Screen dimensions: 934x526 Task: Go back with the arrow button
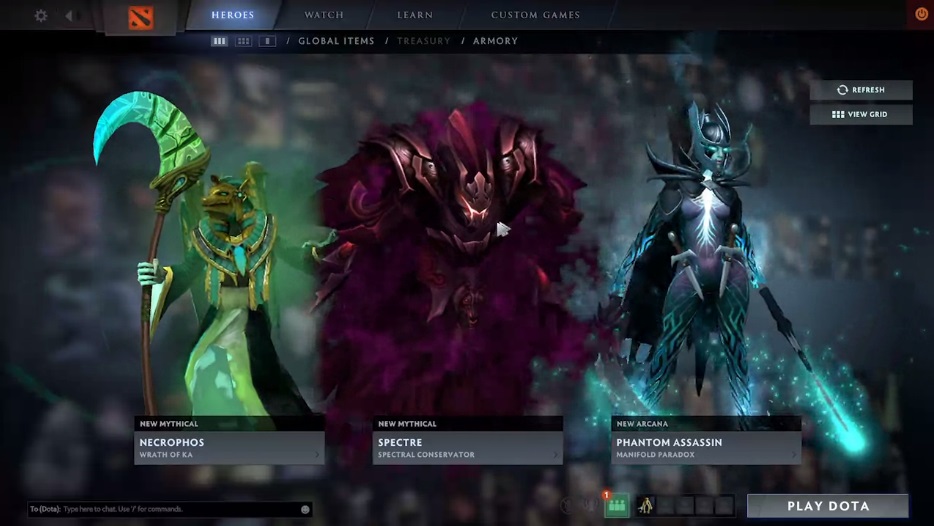pyautogui.click(x=69, y=16)
